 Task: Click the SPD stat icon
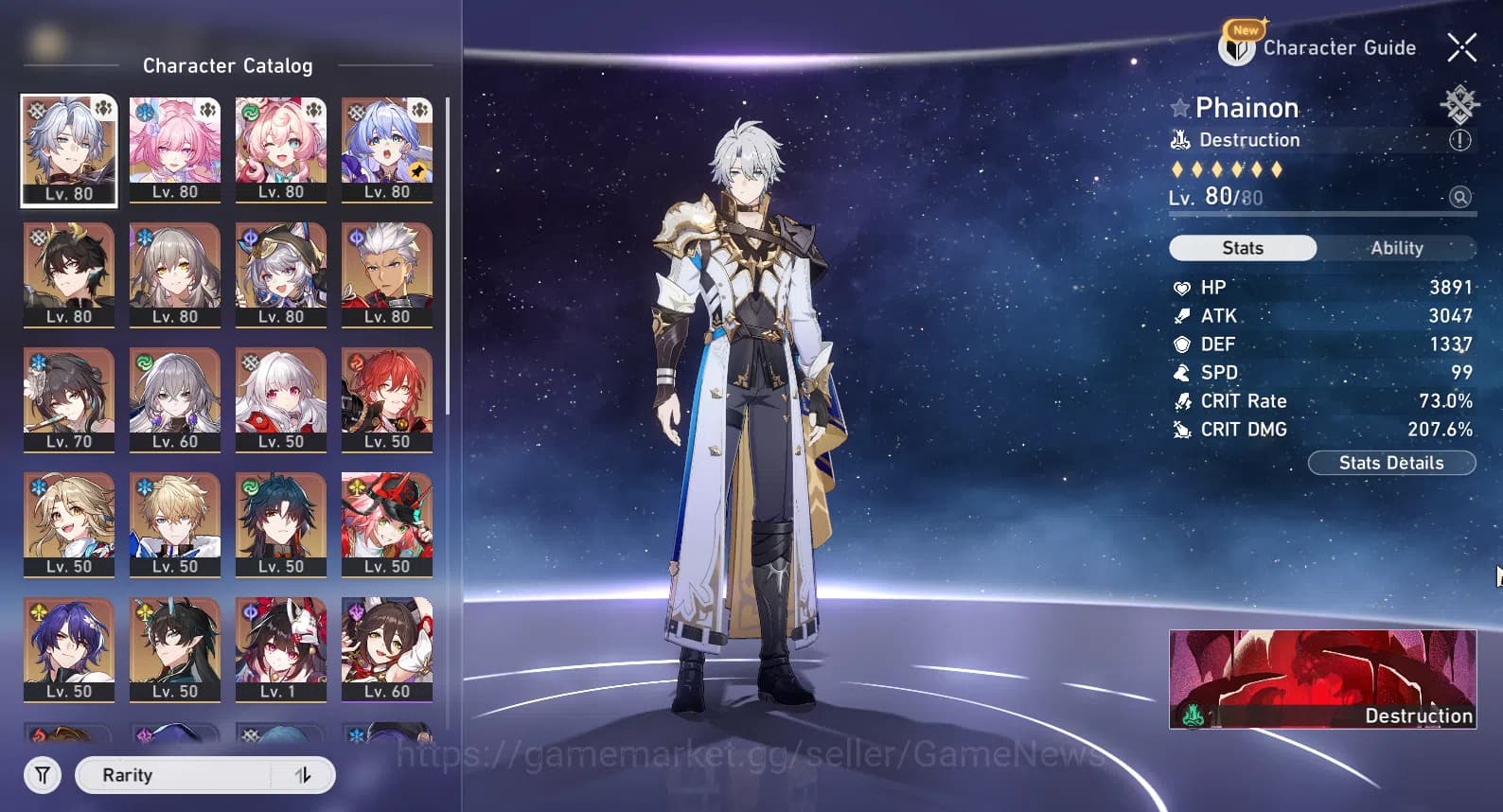tap(1182, 372)
